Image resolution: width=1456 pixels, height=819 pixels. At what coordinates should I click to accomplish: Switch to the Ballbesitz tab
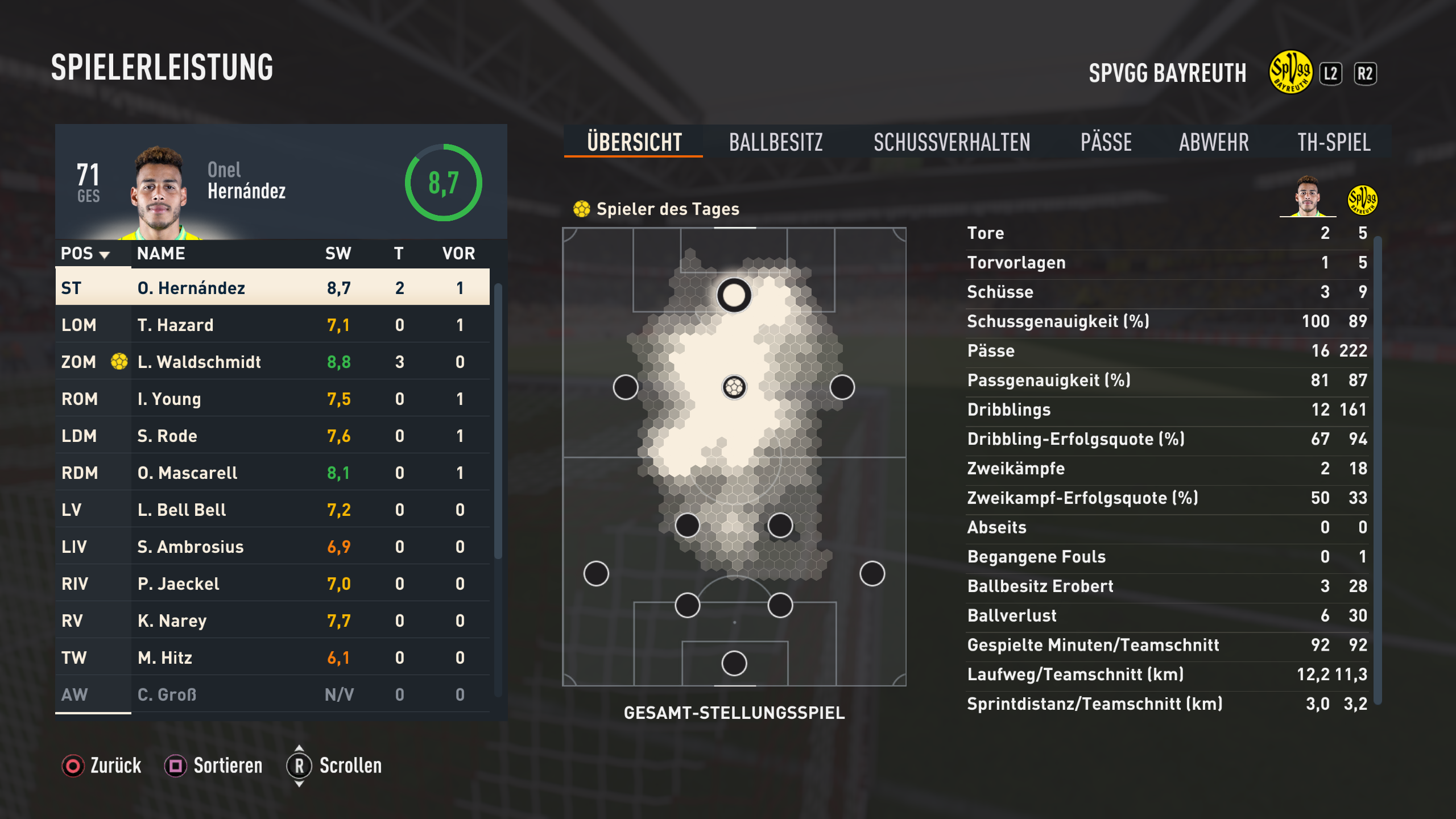click(x=776, y=142)
